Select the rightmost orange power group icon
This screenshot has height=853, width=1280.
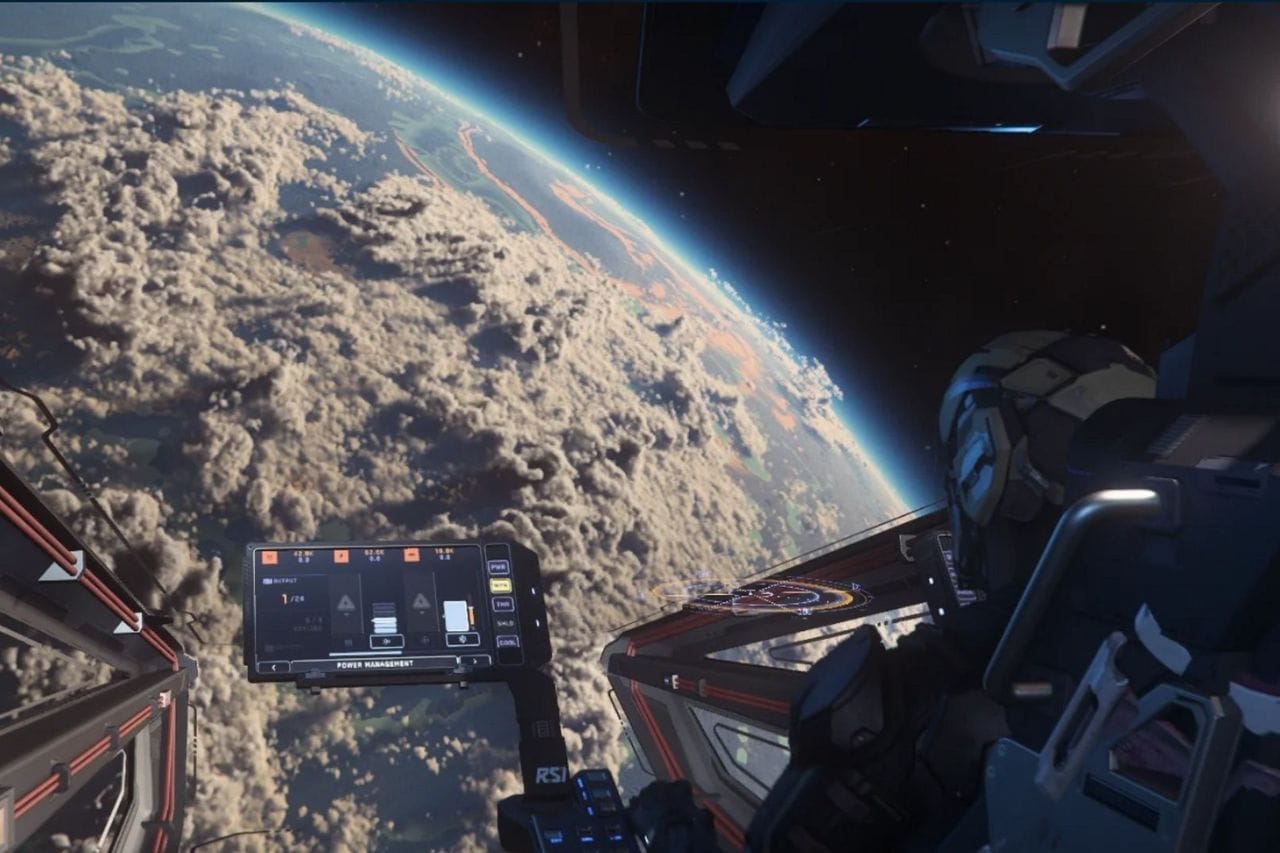click(411, 556)
